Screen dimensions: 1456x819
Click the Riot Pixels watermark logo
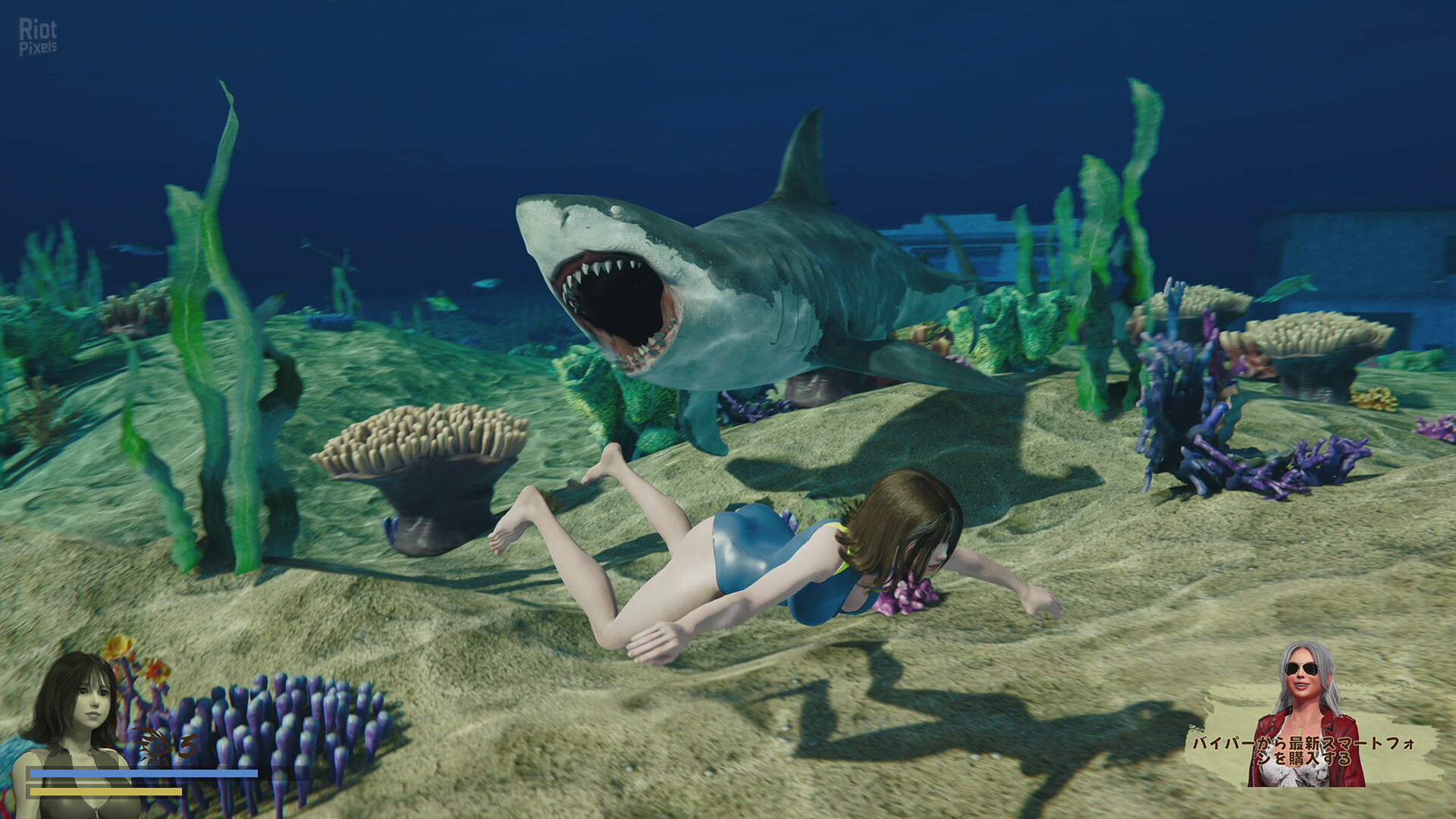click(38, 37)
